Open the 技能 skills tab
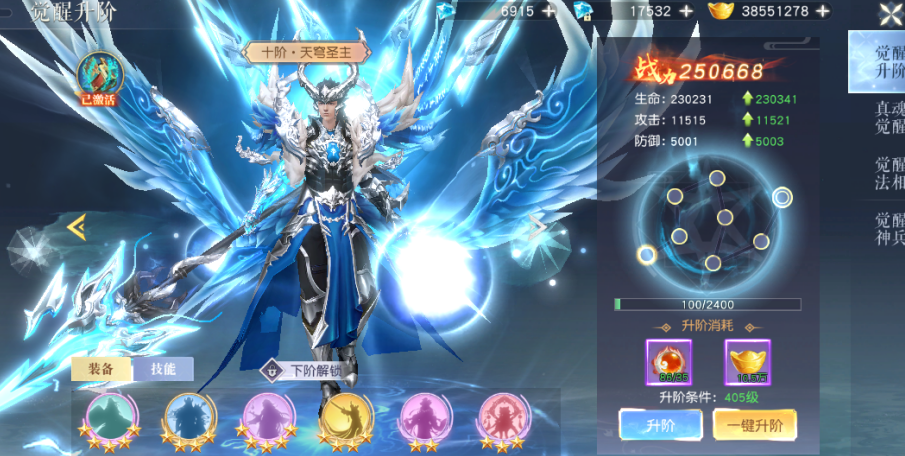 (x=163, y=369)
